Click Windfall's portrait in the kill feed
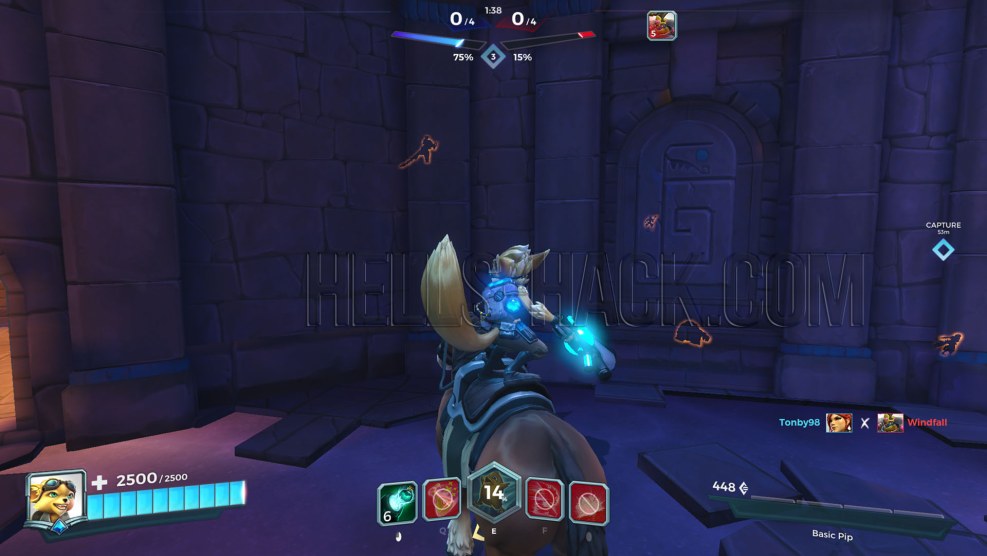 coord(890,423)
